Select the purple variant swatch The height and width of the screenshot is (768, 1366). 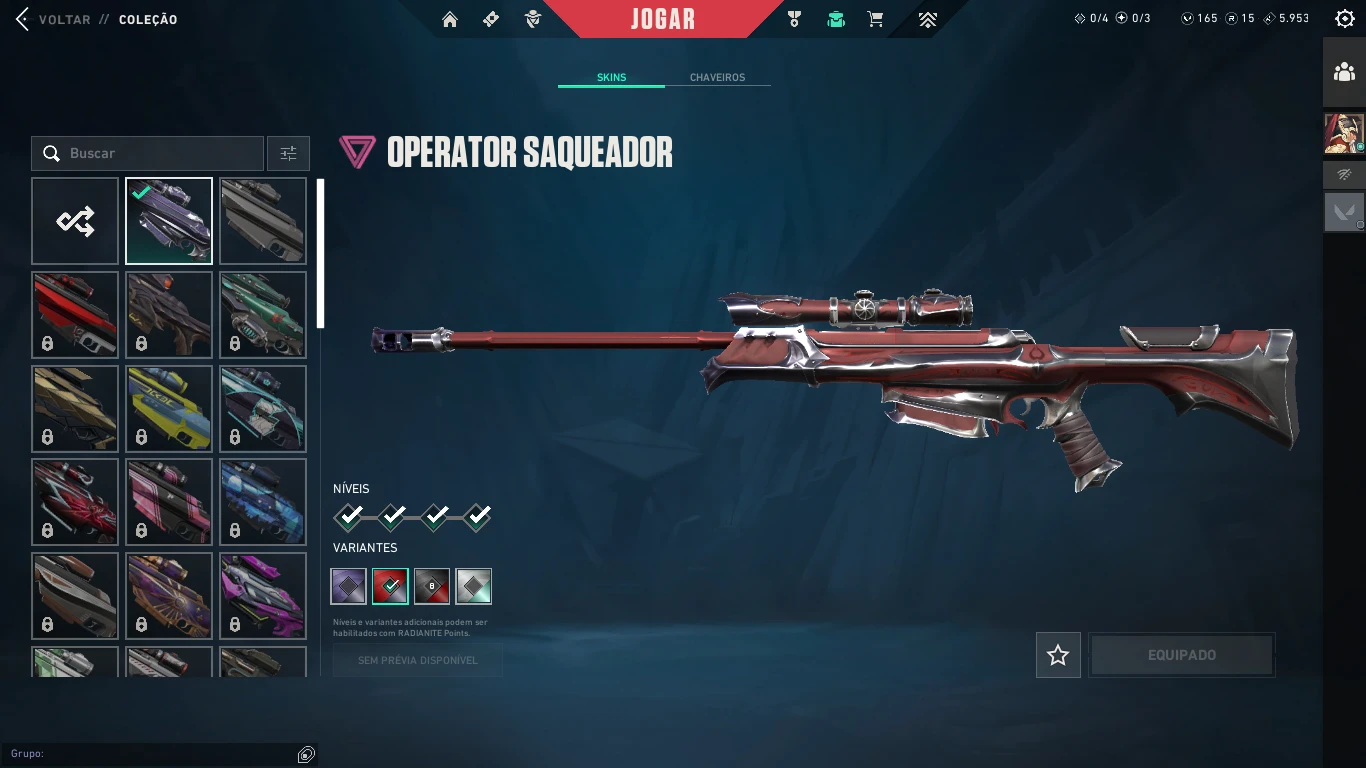[348, 586]
